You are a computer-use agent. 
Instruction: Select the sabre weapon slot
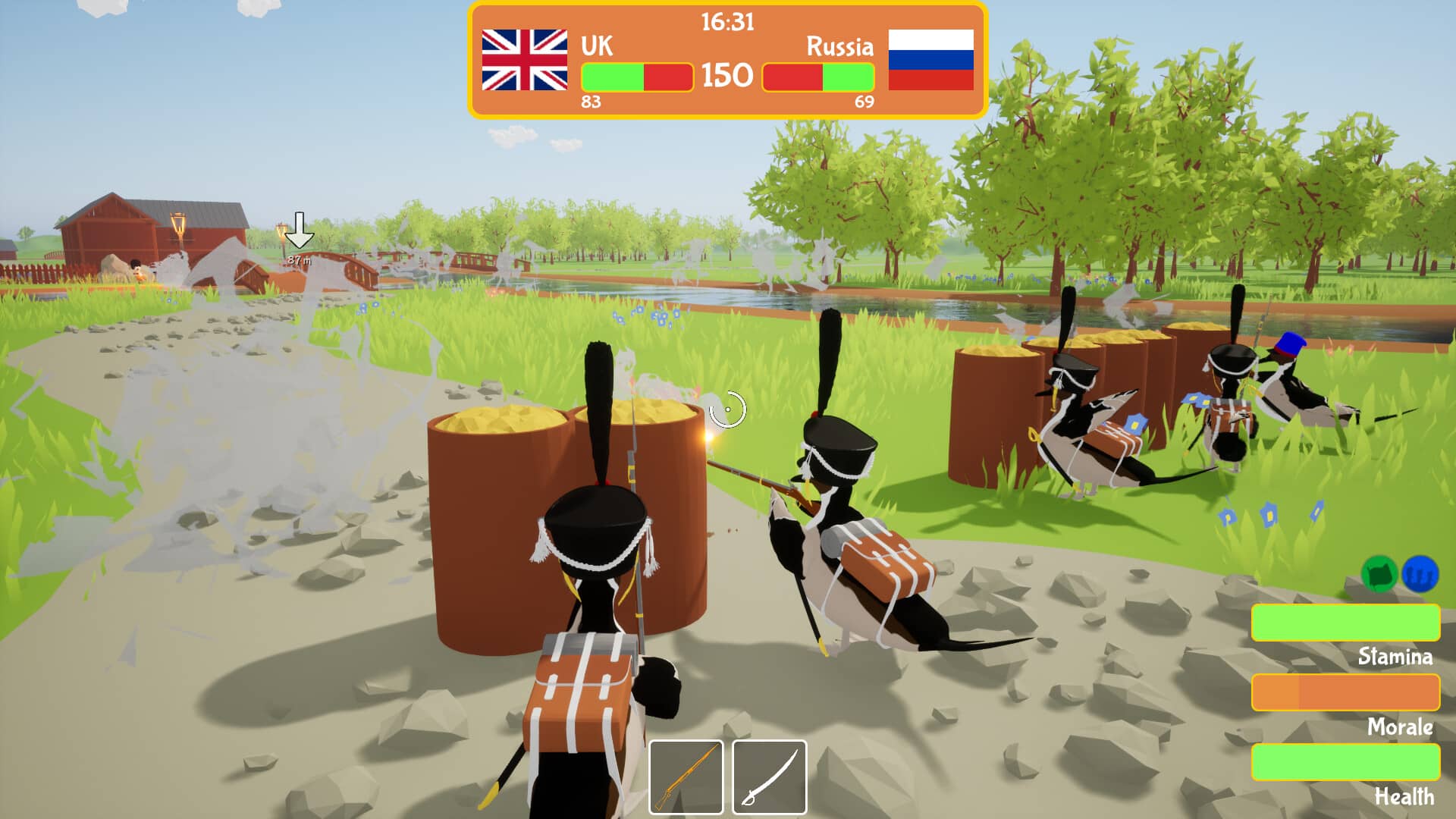click(x=769, y=777)
